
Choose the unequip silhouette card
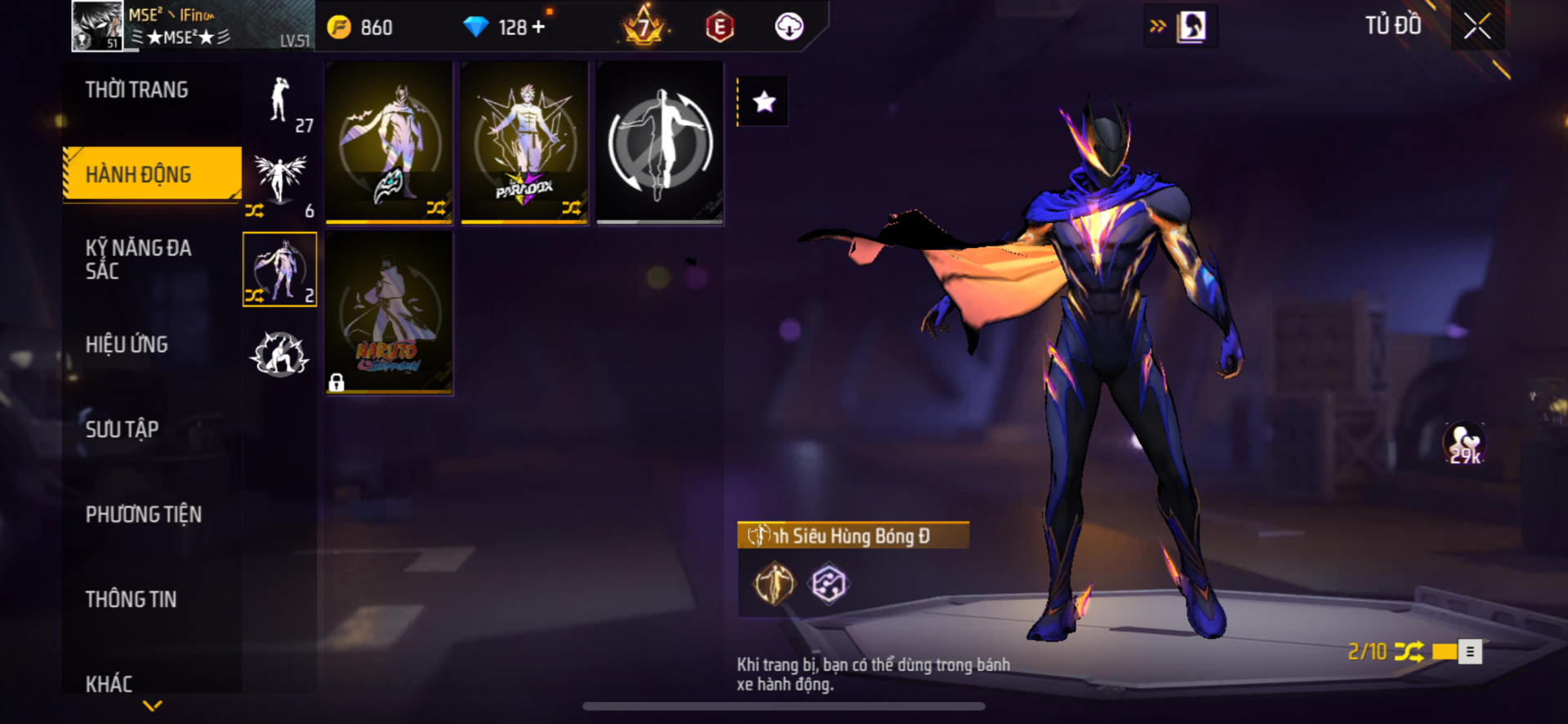point(660,142)
